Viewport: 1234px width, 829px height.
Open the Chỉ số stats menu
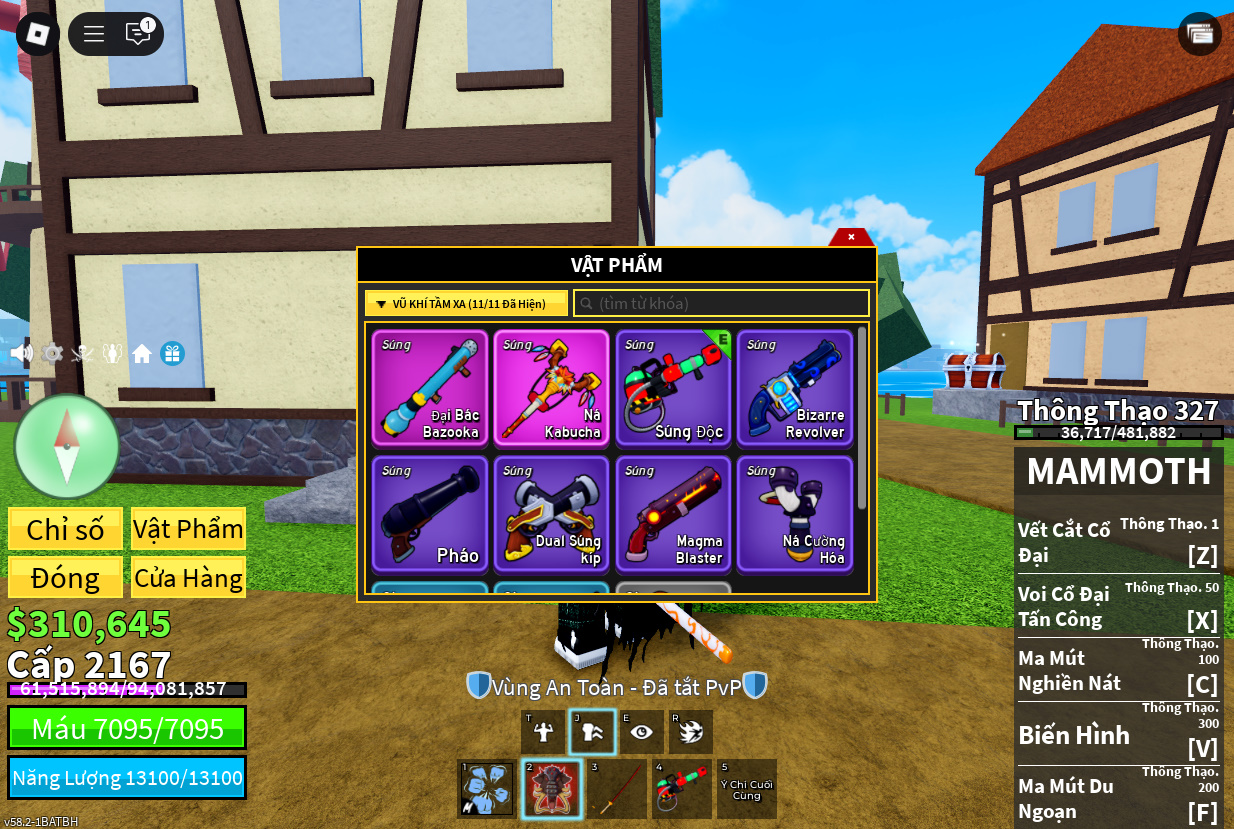(65, 529)
